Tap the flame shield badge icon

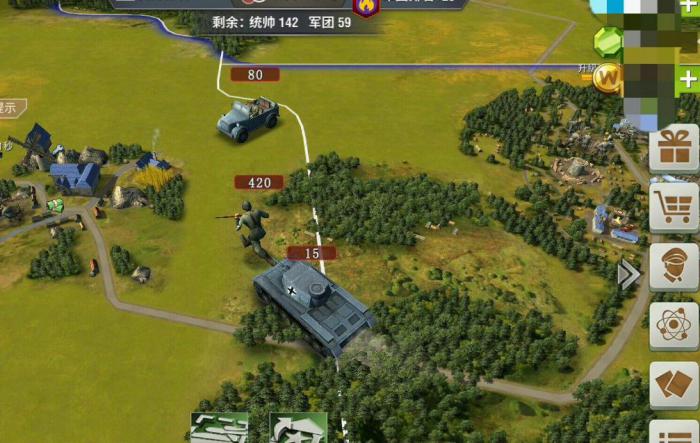click(367, 7)
